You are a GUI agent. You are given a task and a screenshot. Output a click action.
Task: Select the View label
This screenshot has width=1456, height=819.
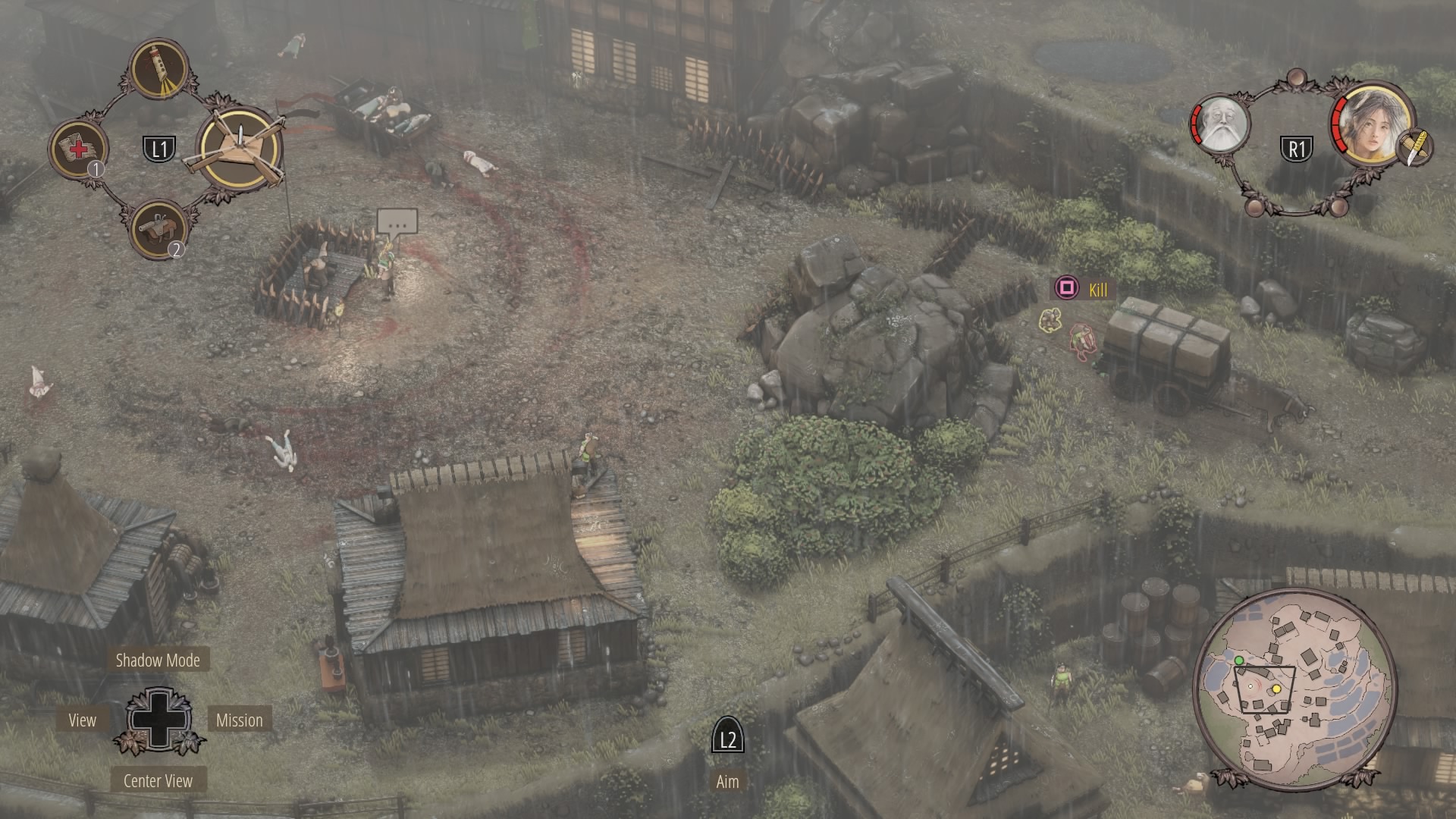point(82,720)
